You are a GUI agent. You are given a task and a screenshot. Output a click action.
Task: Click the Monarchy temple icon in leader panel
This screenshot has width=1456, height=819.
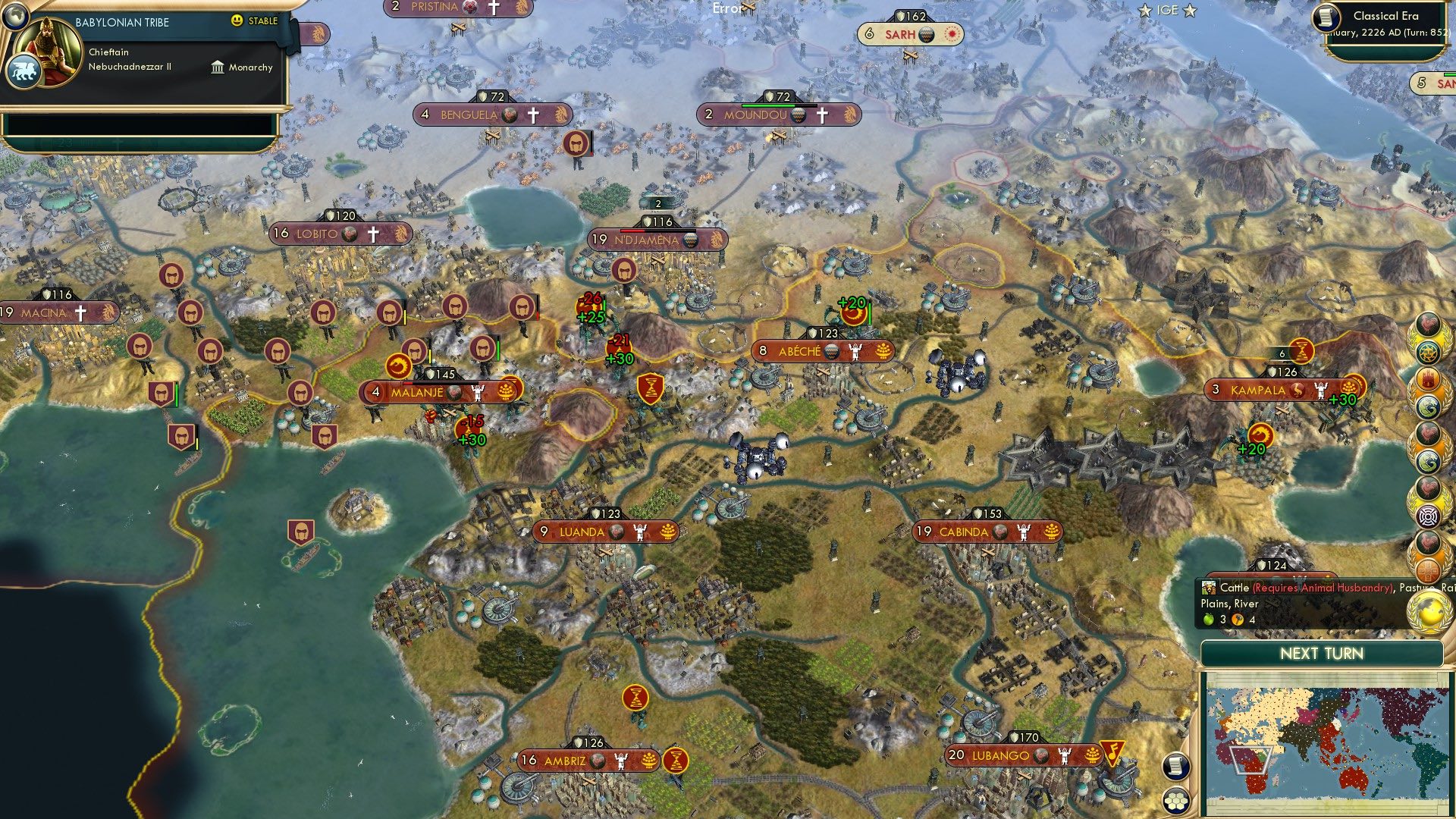[218, 67]
